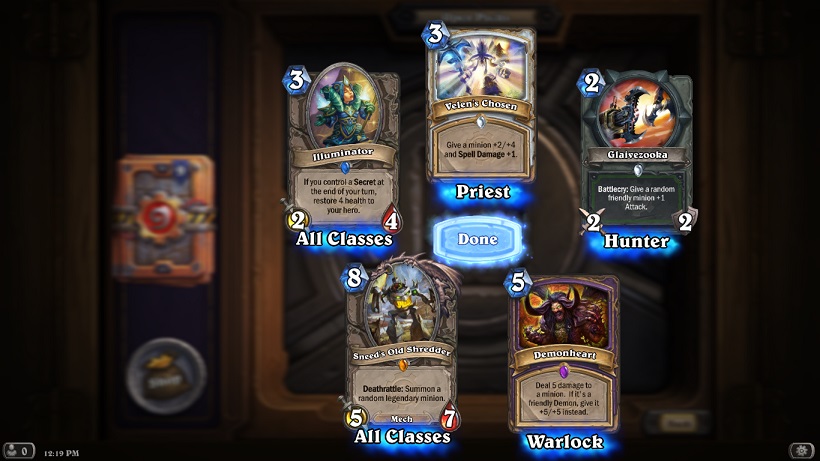The height and width of the screenshot is (461, 820).
Task: Open the friends list button
Action: 19,451
